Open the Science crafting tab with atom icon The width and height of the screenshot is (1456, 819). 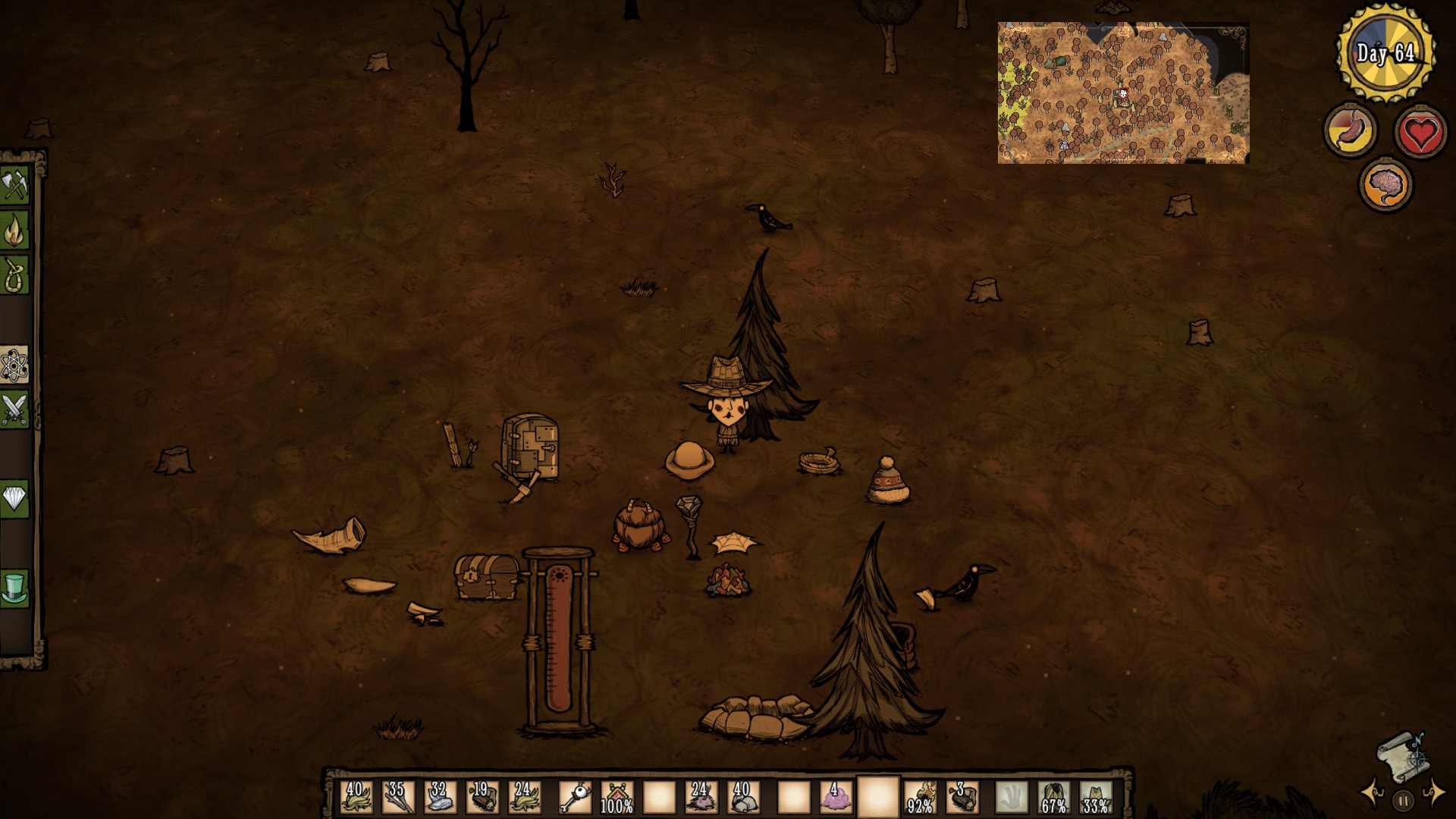pyautogui.click(x=14, y=366)
